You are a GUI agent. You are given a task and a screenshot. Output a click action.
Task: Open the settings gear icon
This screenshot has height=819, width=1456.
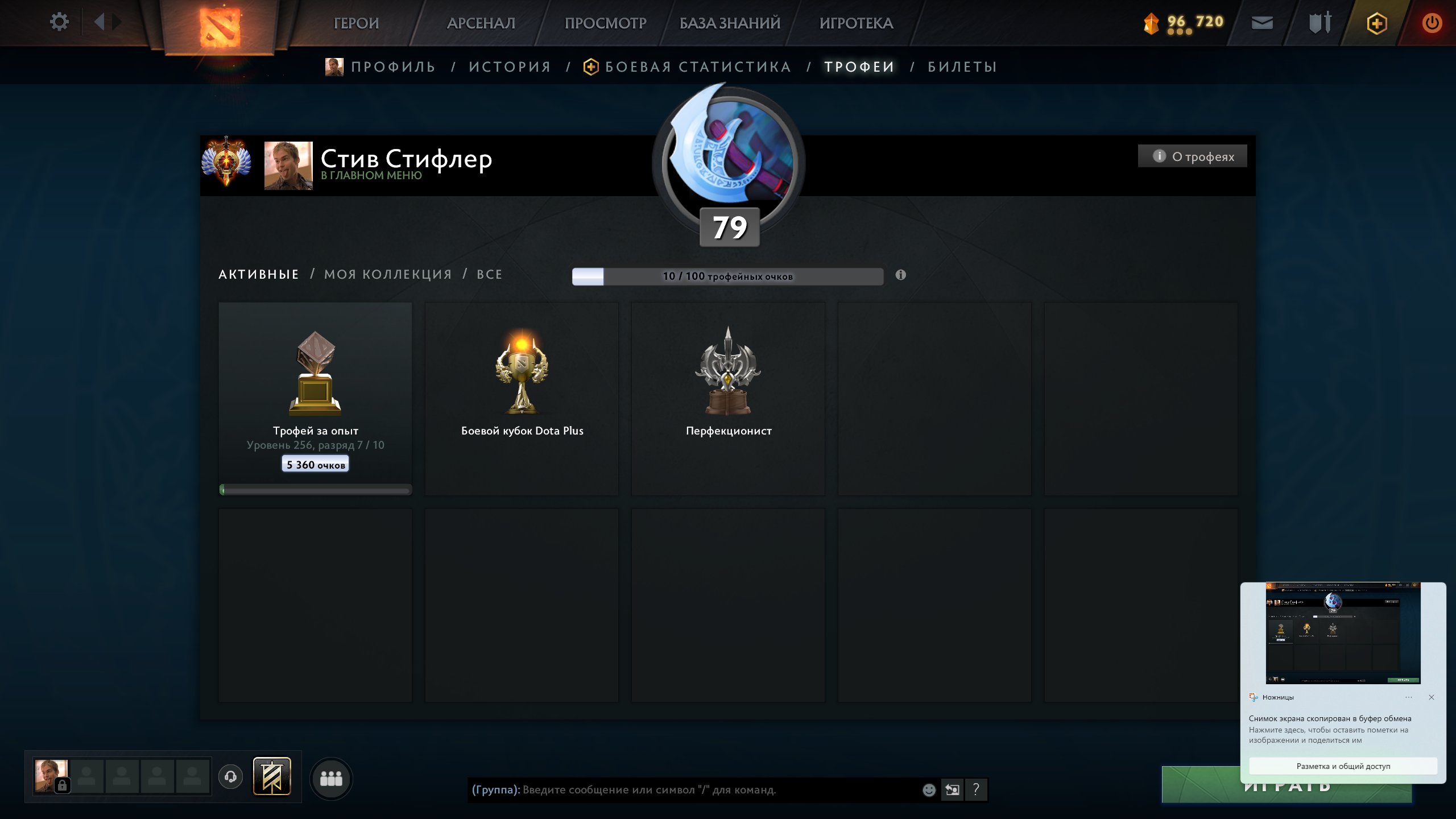[59, 22]
